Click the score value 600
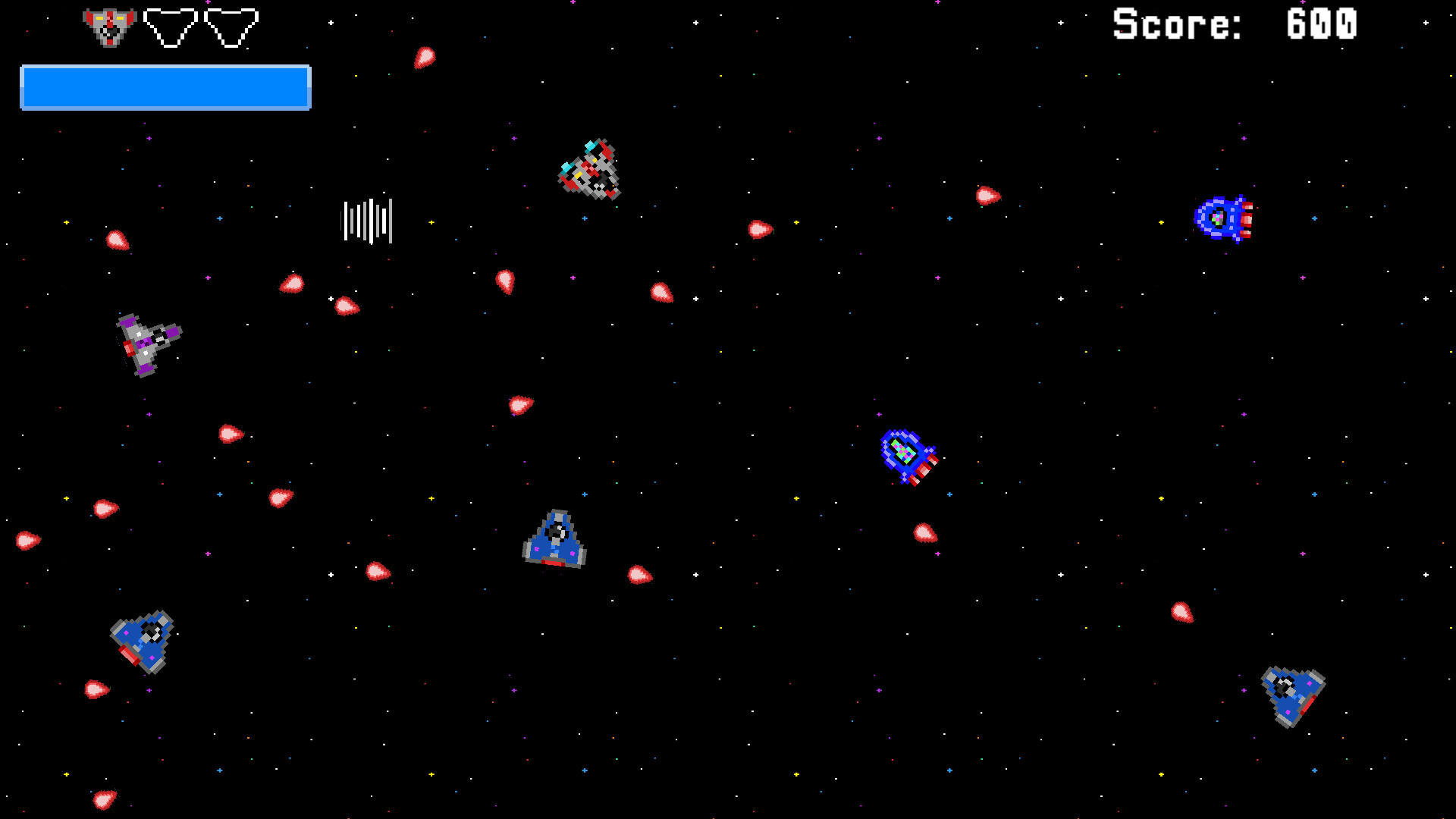The image size is (1456, 819). (x=1319, y=25)
